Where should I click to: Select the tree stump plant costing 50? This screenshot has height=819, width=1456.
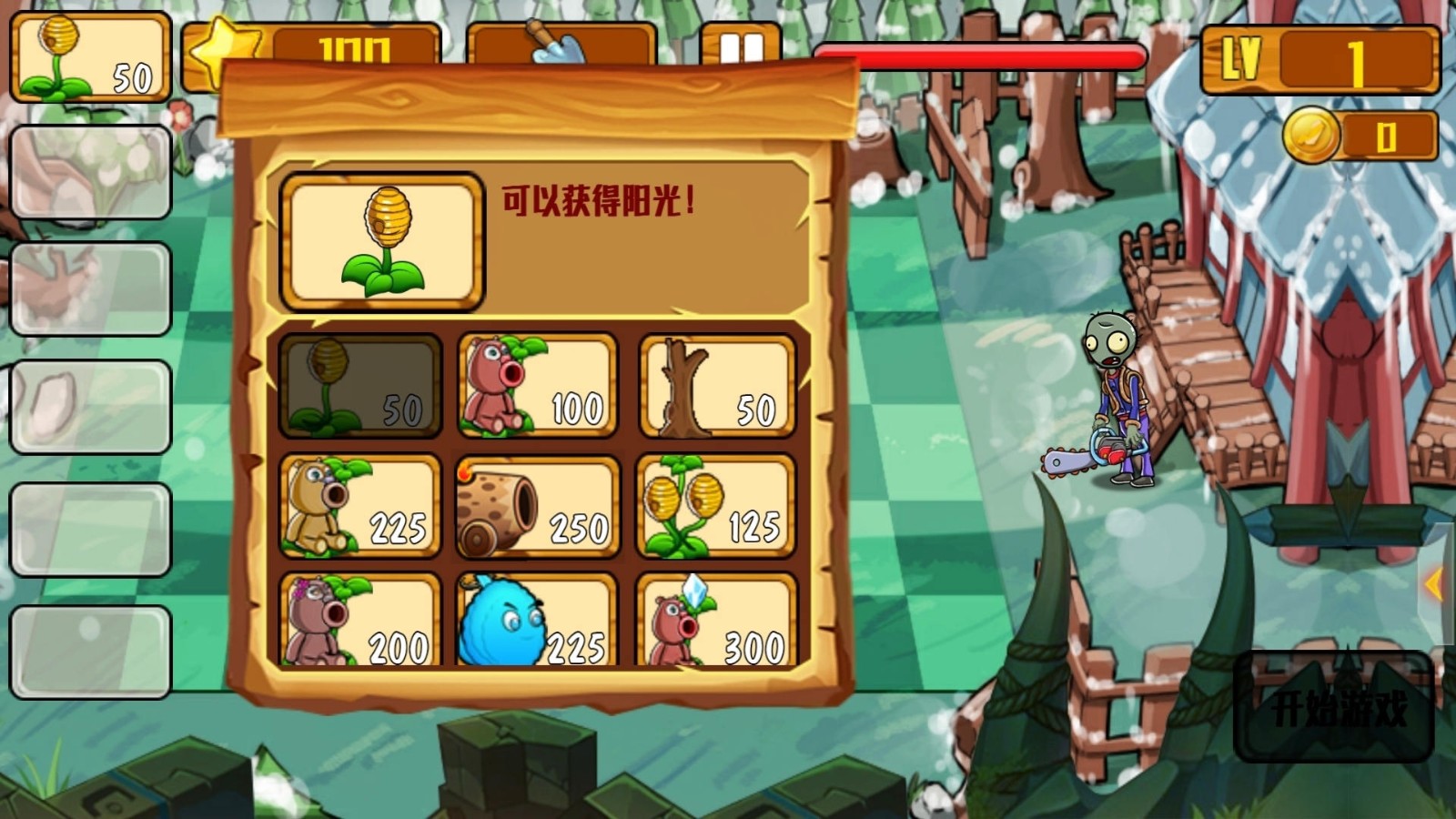pyautogui.click(x=717, y=385)
